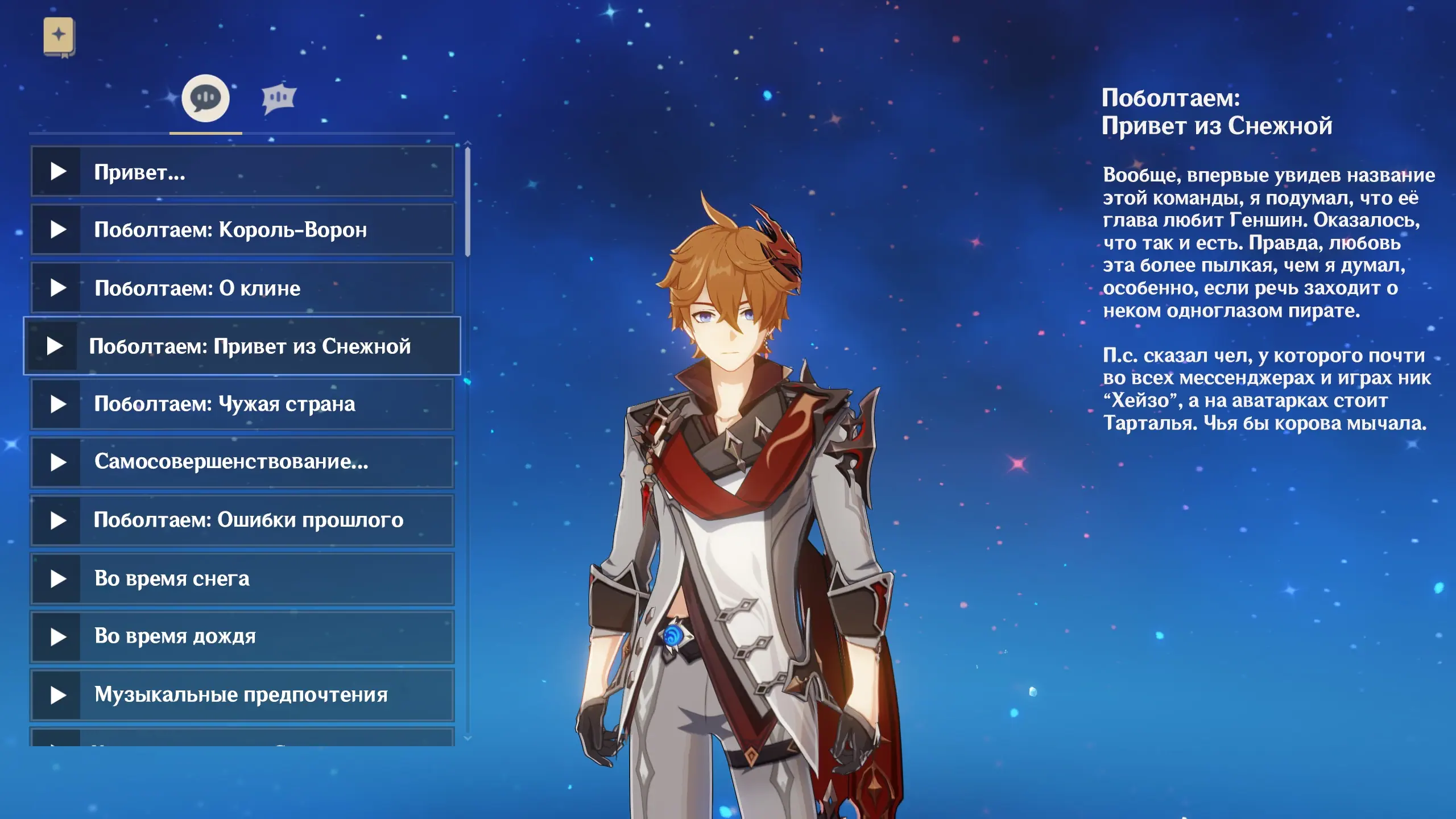Play "Поболтаем: Ошибки прошлого" voice line
This screenshot has width=1456, height=819.
pos(242,520)
